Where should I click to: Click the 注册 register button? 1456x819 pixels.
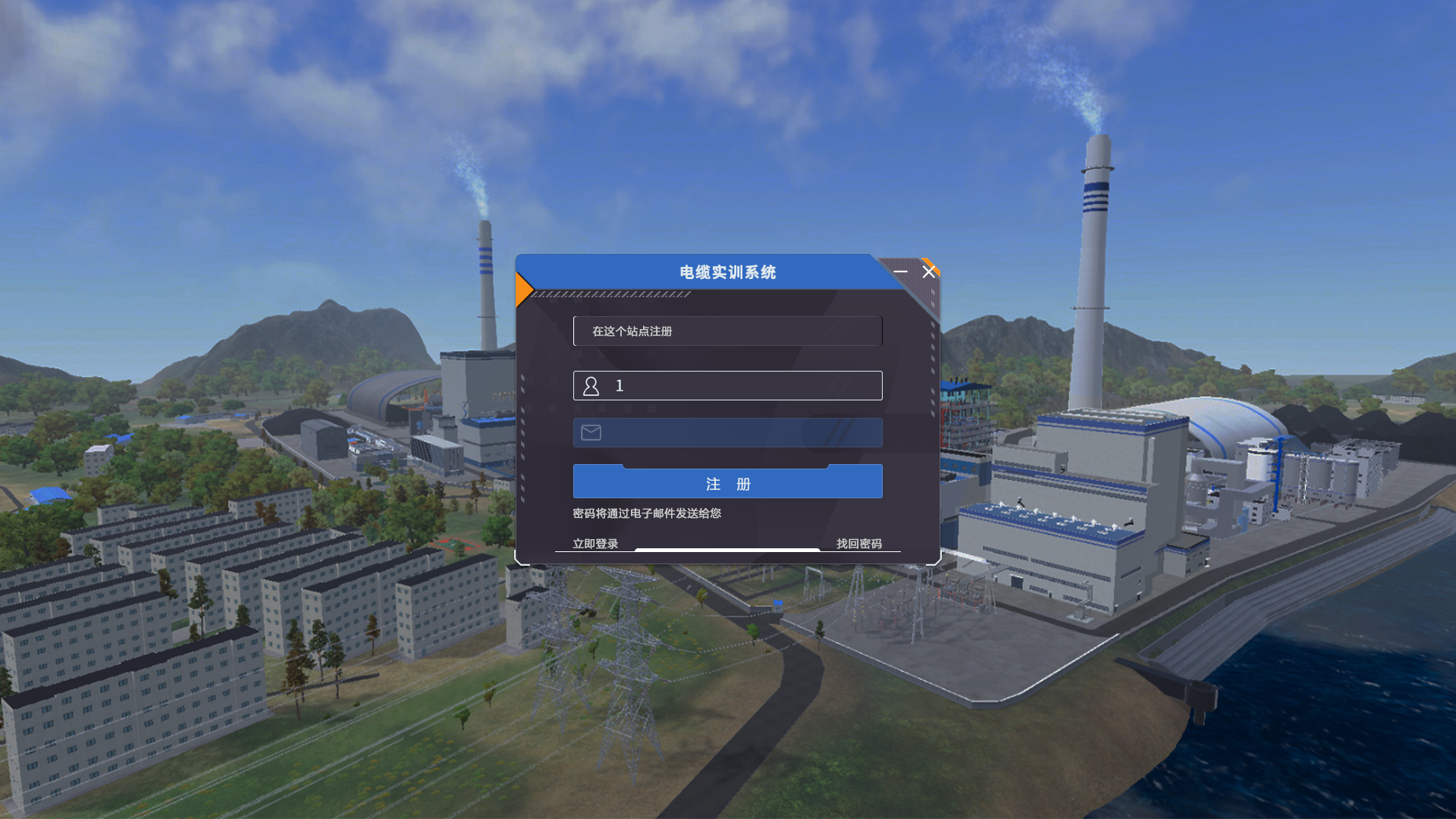727,483
